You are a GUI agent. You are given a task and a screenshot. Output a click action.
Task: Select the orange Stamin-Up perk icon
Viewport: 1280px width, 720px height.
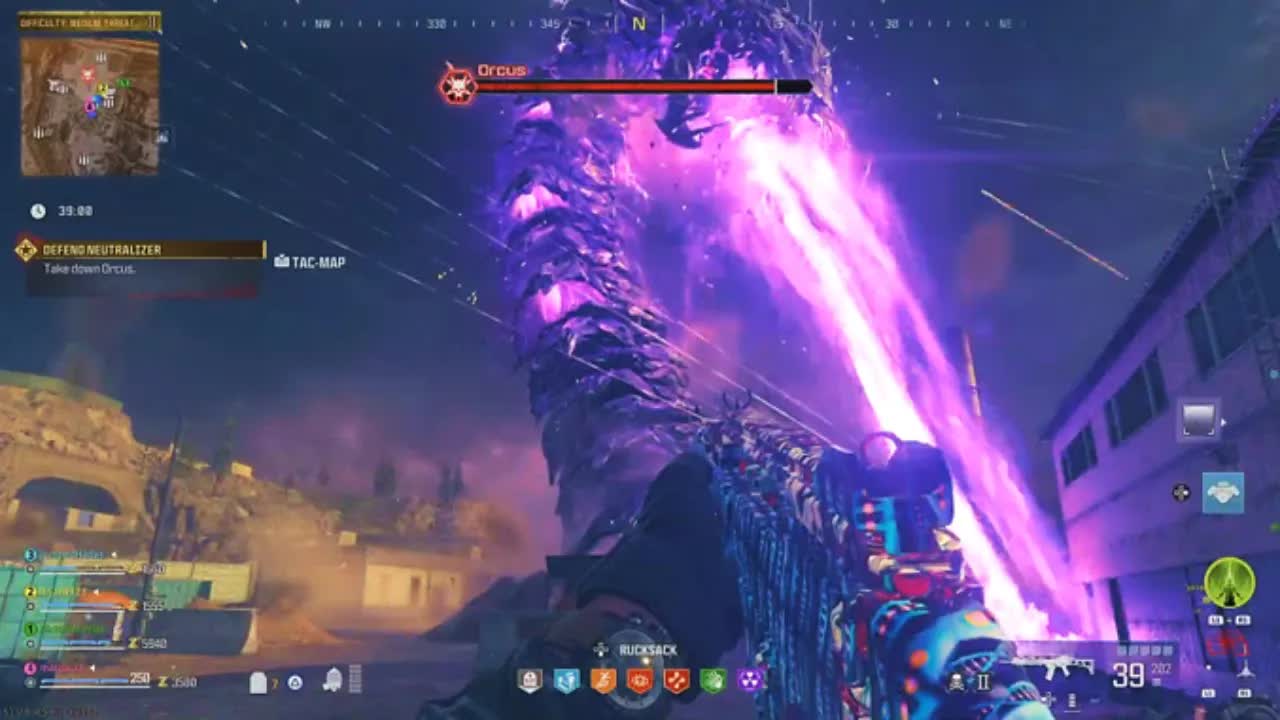[603, 681]
